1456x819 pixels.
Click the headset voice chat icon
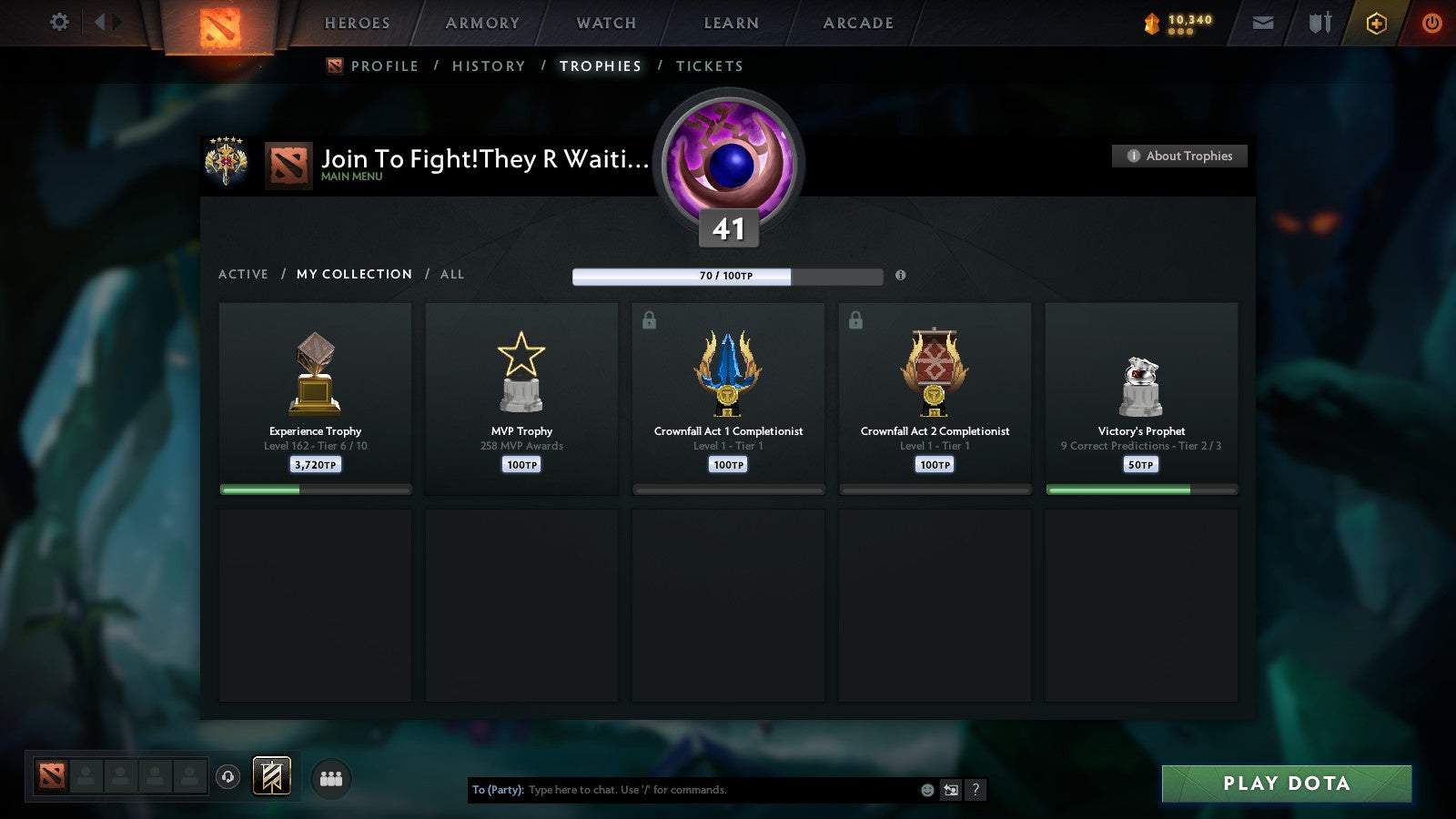(227, 777)
